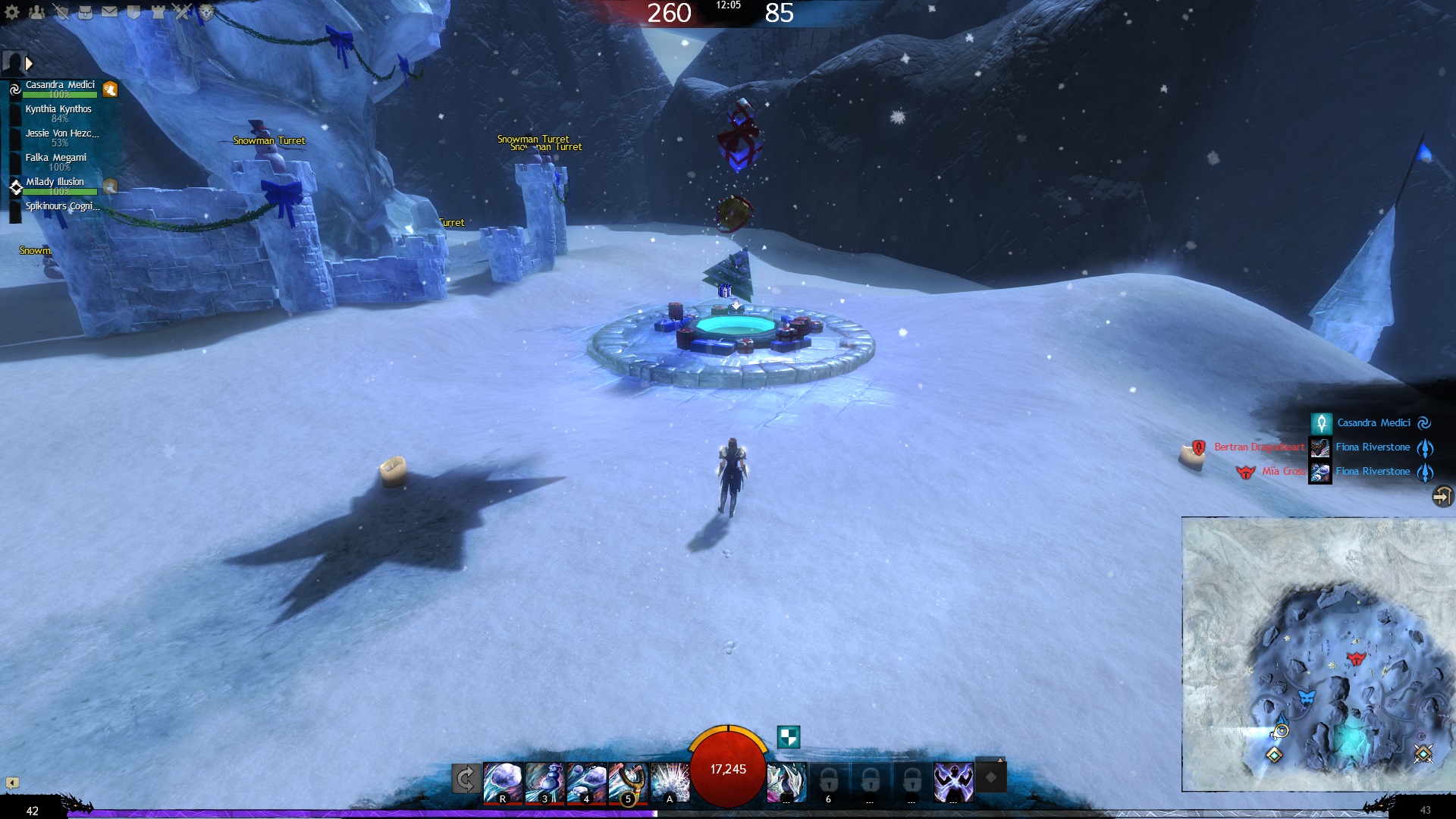The image size is (1456, 819).
Task: Trigger the purple lightning elite skill
Action: pos(952,782)
